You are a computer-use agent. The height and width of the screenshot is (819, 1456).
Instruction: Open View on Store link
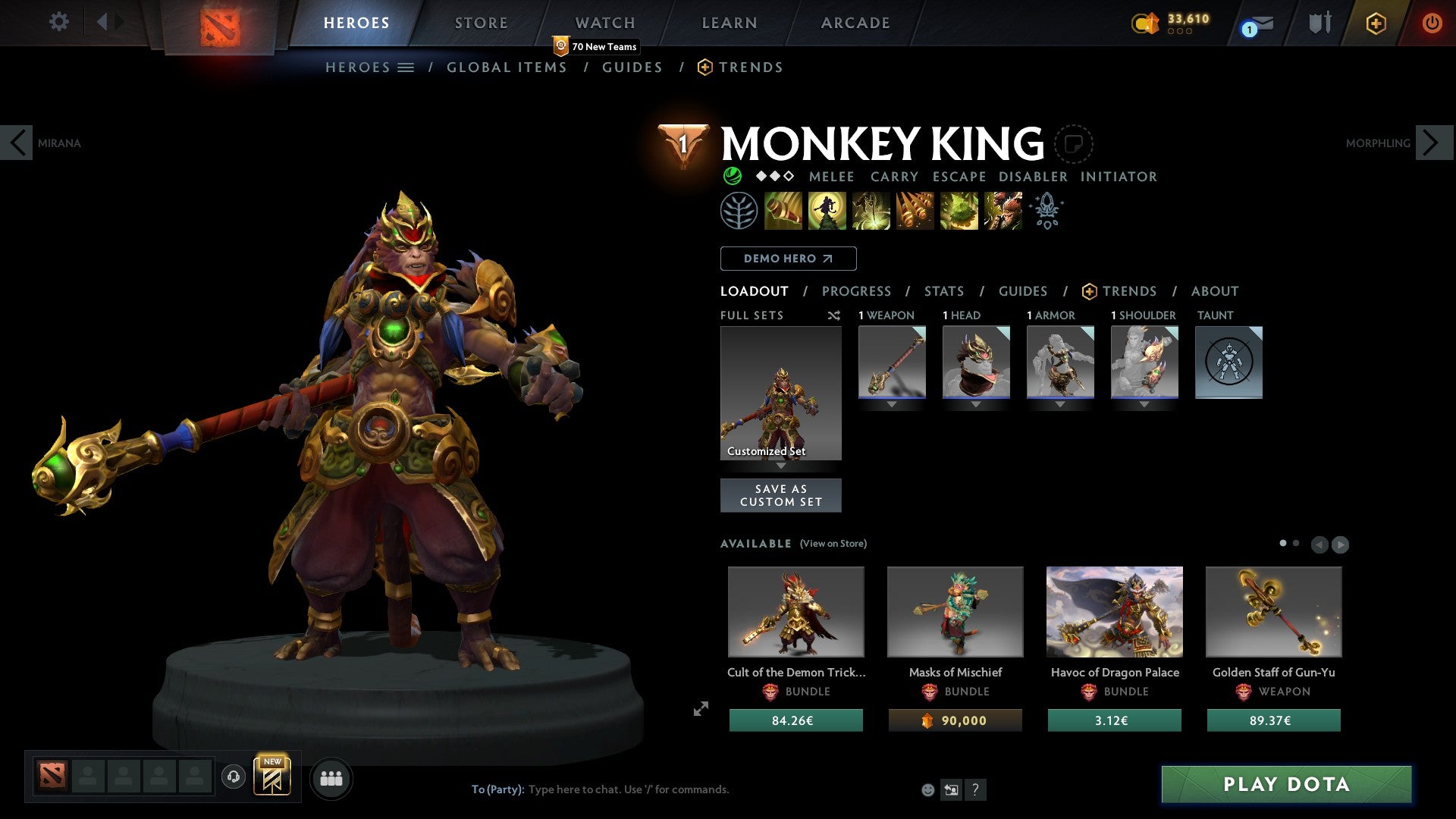tap(833, 544)
